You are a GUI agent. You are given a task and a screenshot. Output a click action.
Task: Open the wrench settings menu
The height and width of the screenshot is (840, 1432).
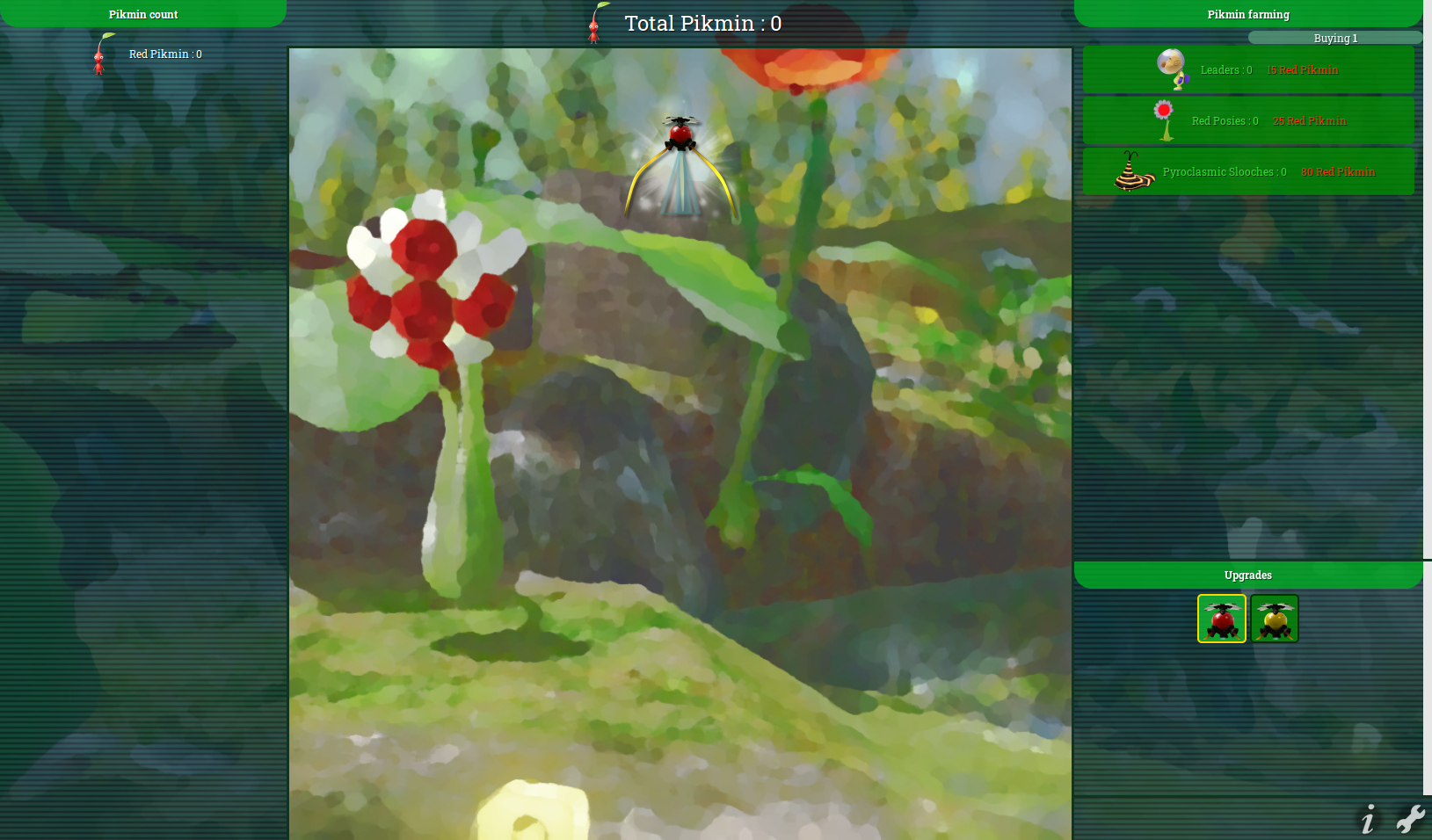click(1410, 819)
